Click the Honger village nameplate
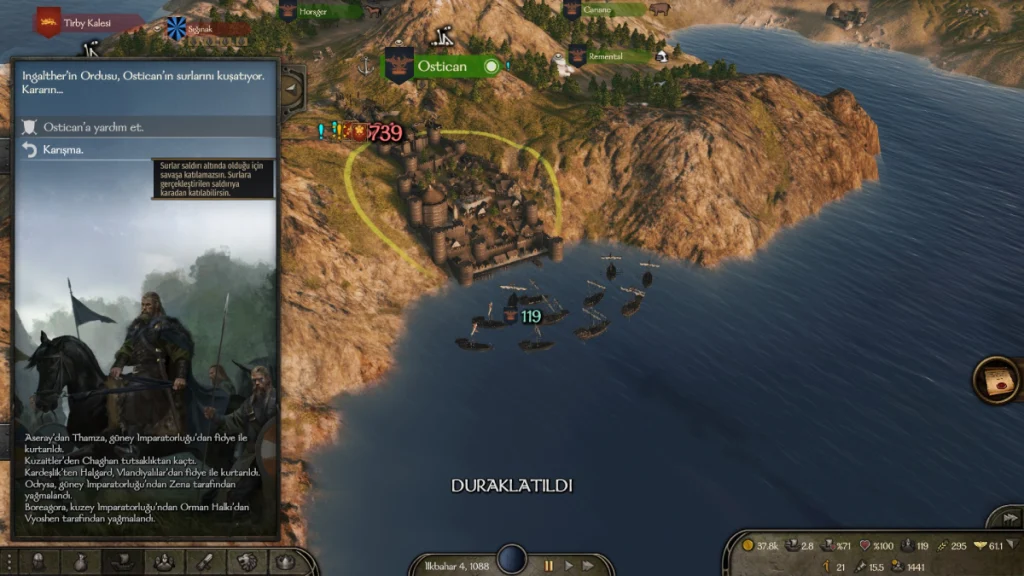Viewport: 1024px width, 576px height. click(318, 11)
